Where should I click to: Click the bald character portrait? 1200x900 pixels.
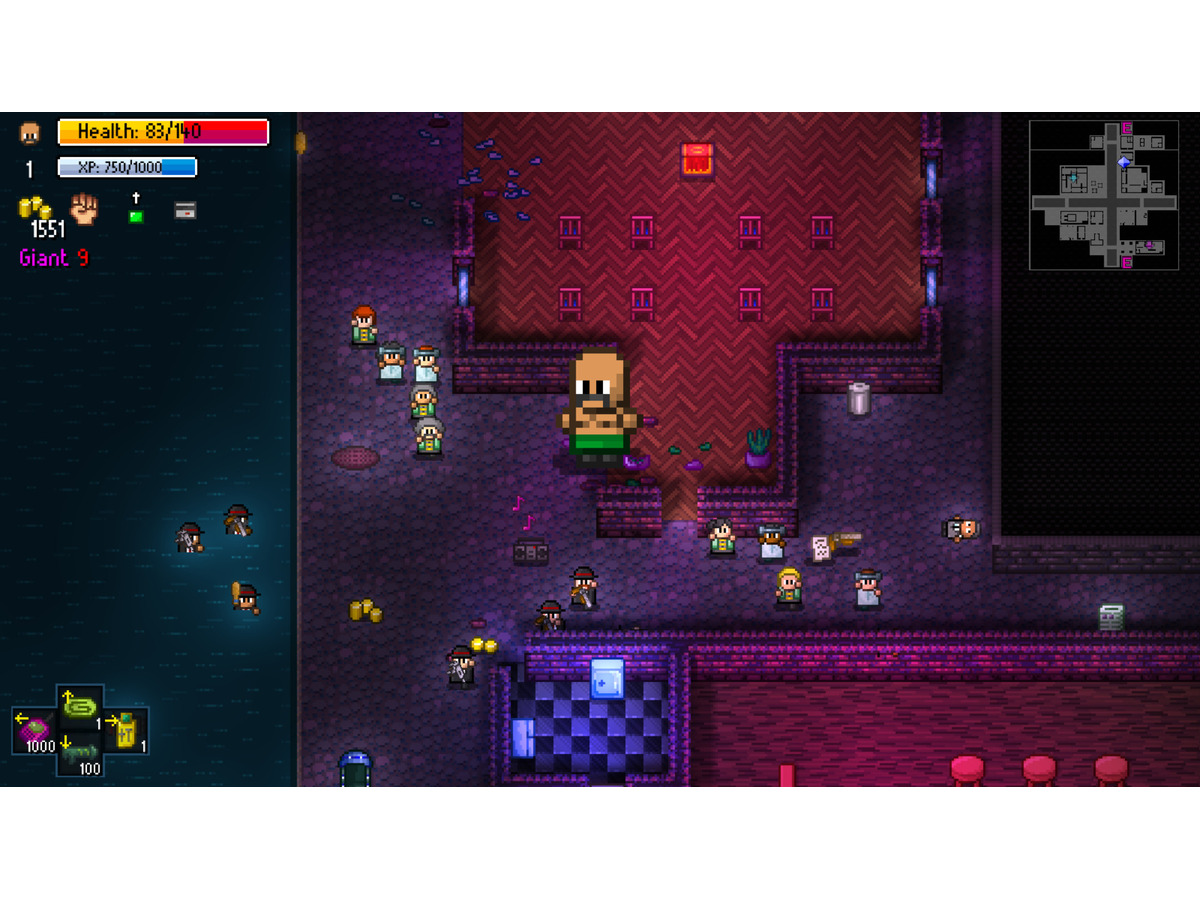[30, 133]
